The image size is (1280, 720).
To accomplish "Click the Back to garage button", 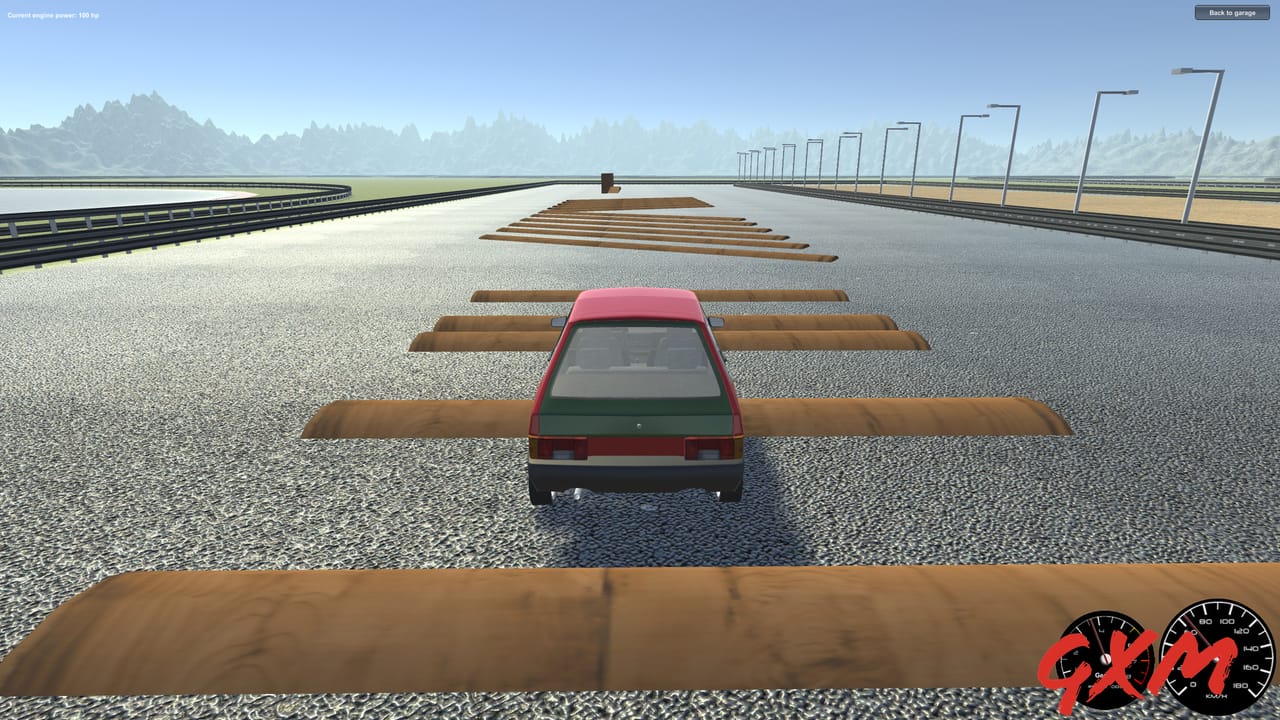I will tap(1232, 13).
